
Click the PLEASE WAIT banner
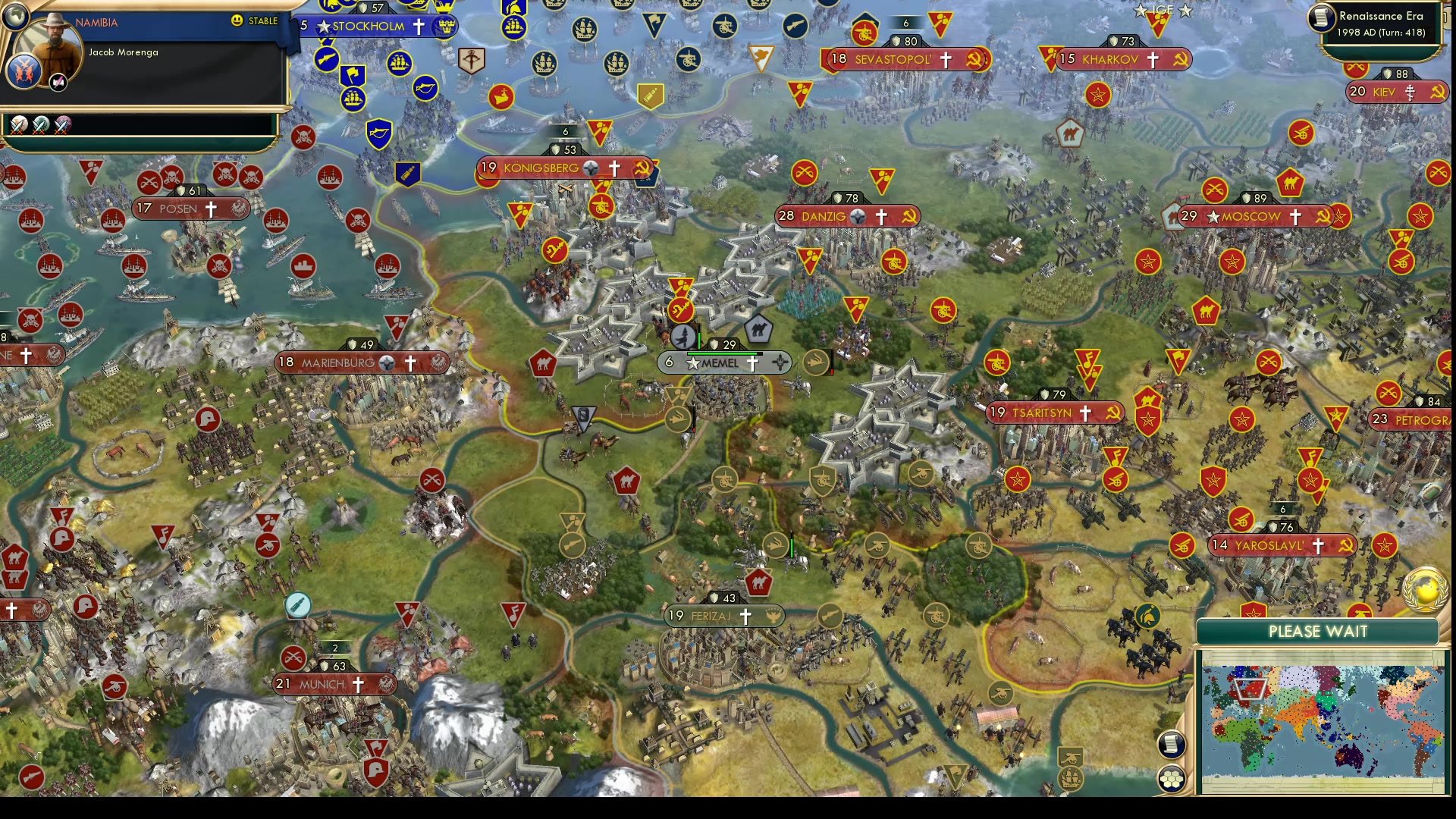[1316, 631]
